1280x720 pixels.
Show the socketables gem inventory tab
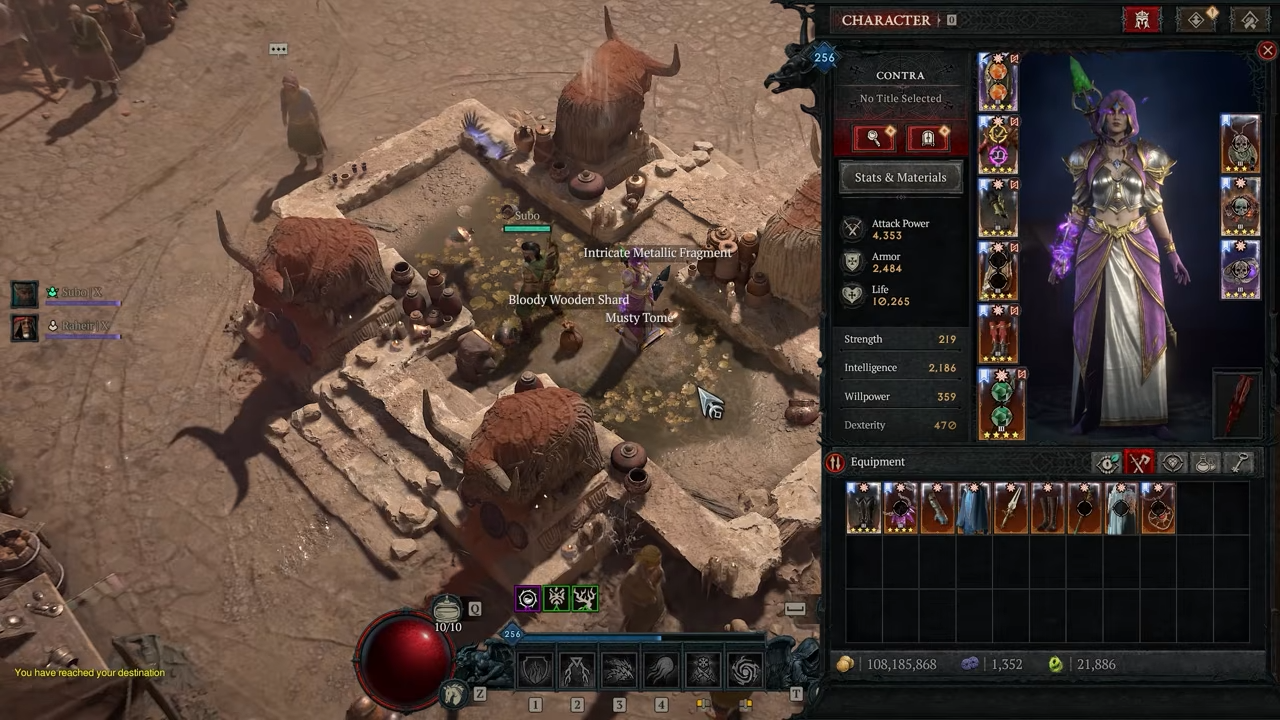click(x=1173, y=462)
